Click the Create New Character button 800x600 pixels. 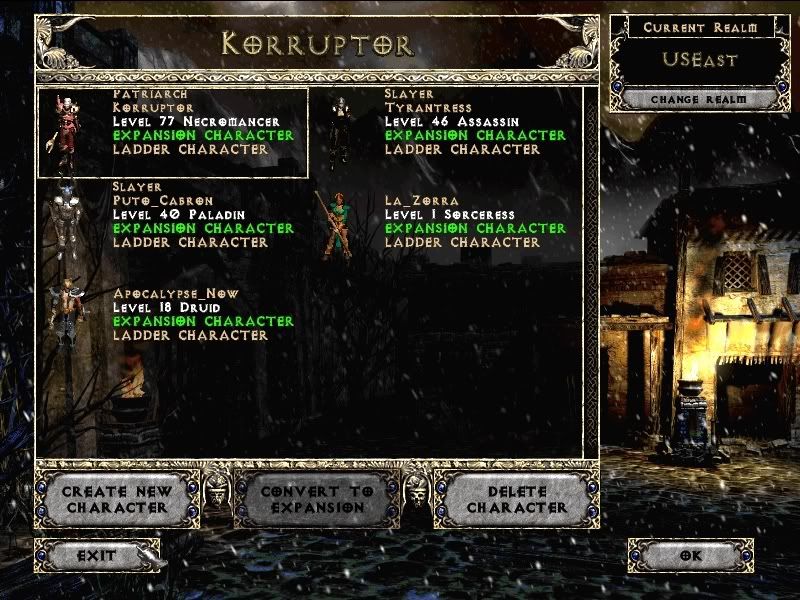point(116,499)
